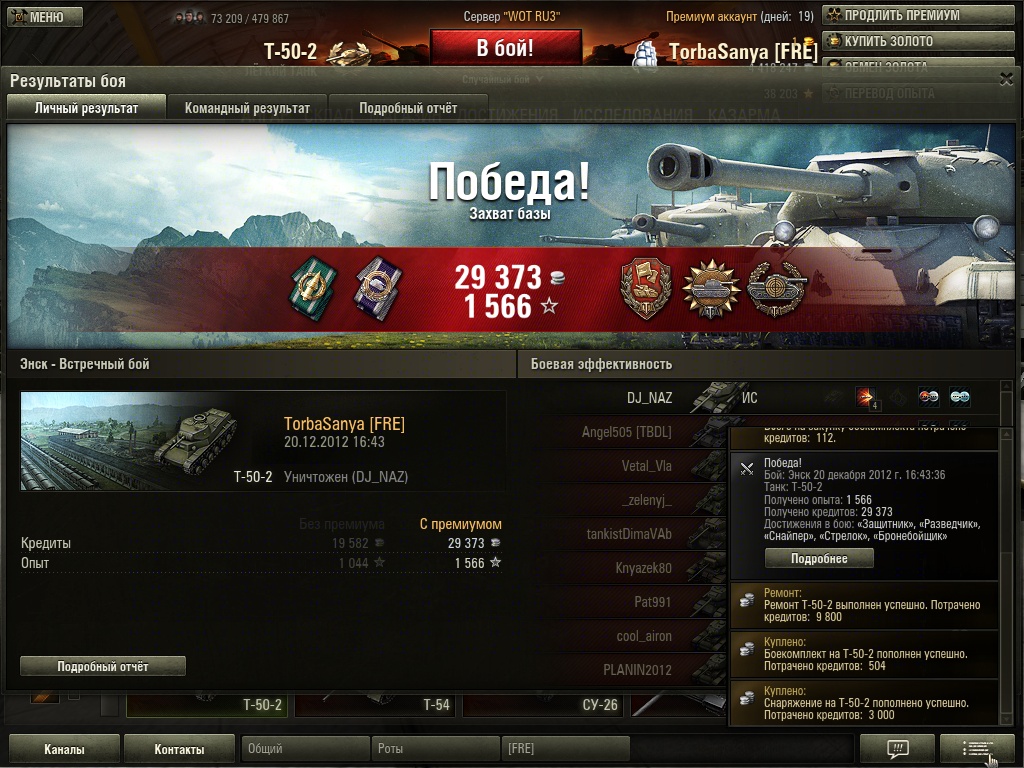1024x768 pixels.
Task: Choose the Т-54 tank in the carousel
Action: (x=376, y=704)
